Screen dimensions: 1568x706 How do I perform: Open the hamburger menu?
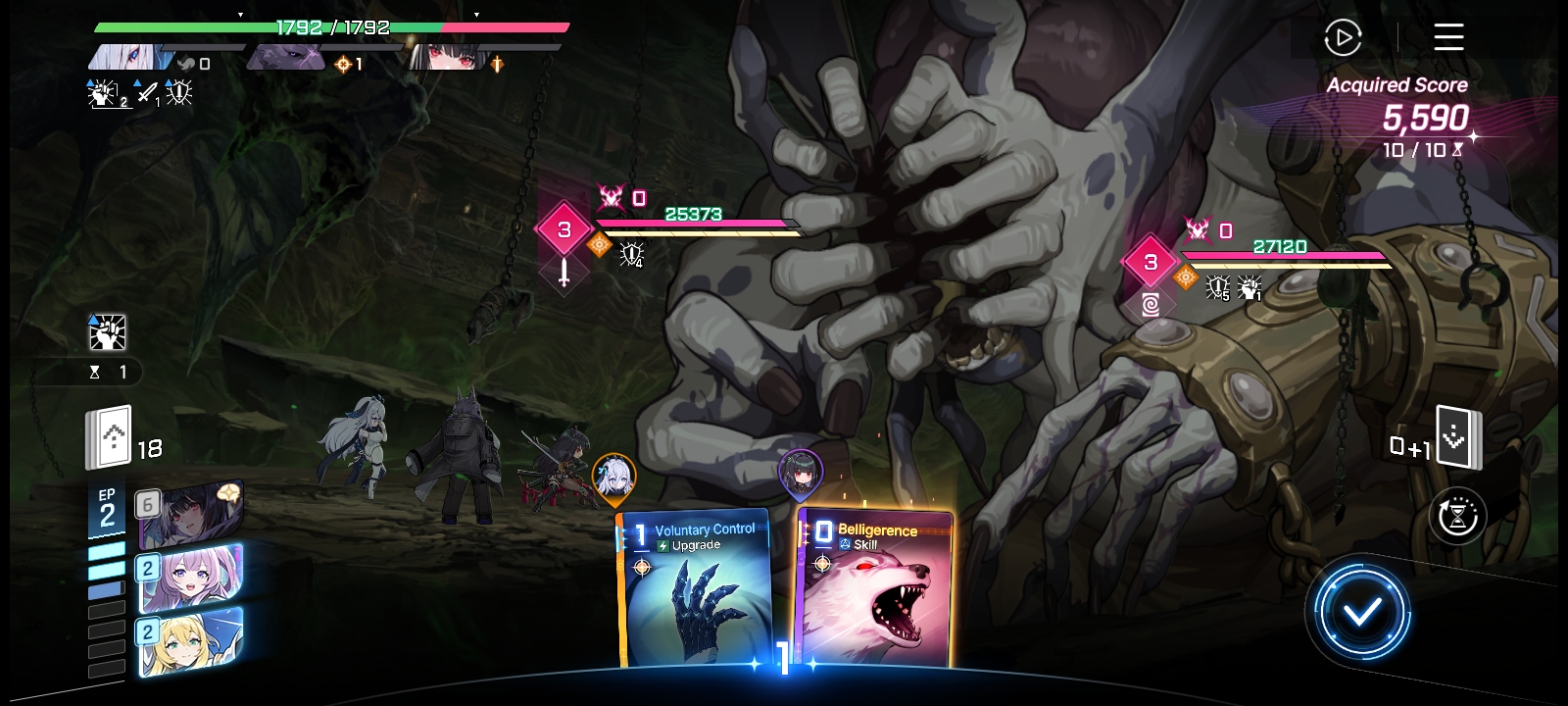coord(1448,38)
